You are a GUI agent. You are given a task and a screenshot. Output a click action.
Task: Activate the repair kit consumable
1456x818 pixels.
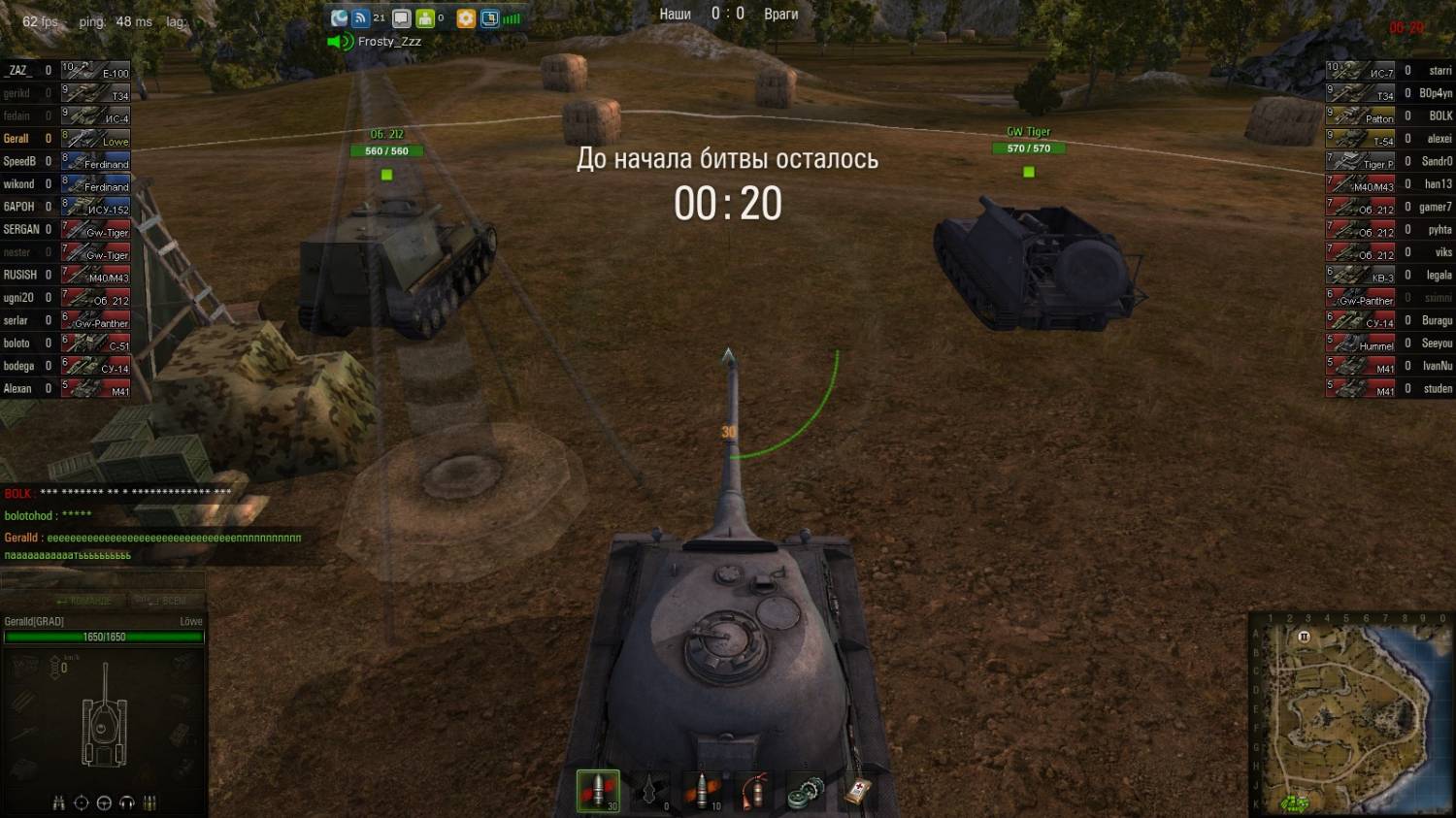(x=806, y=791)
